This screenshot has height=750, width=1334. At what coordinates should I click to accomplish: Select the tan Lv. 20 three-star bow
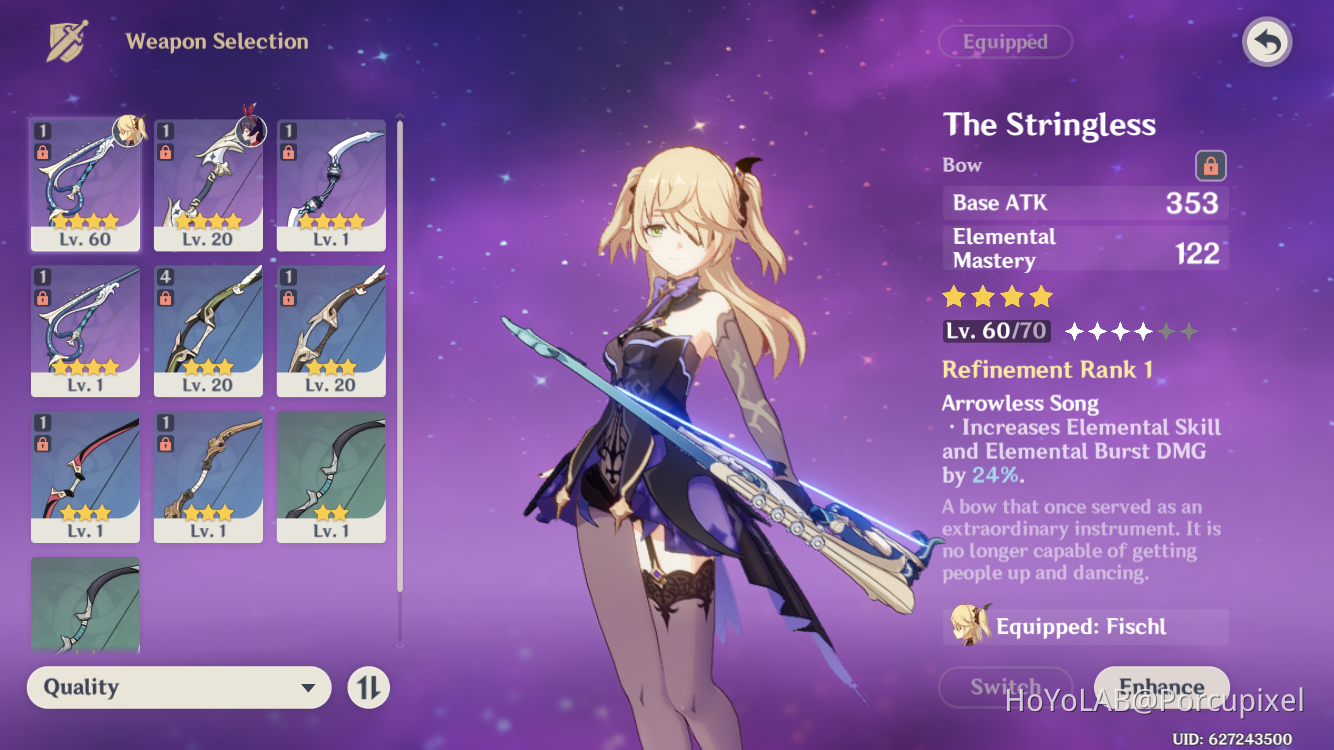click(331, 331)
